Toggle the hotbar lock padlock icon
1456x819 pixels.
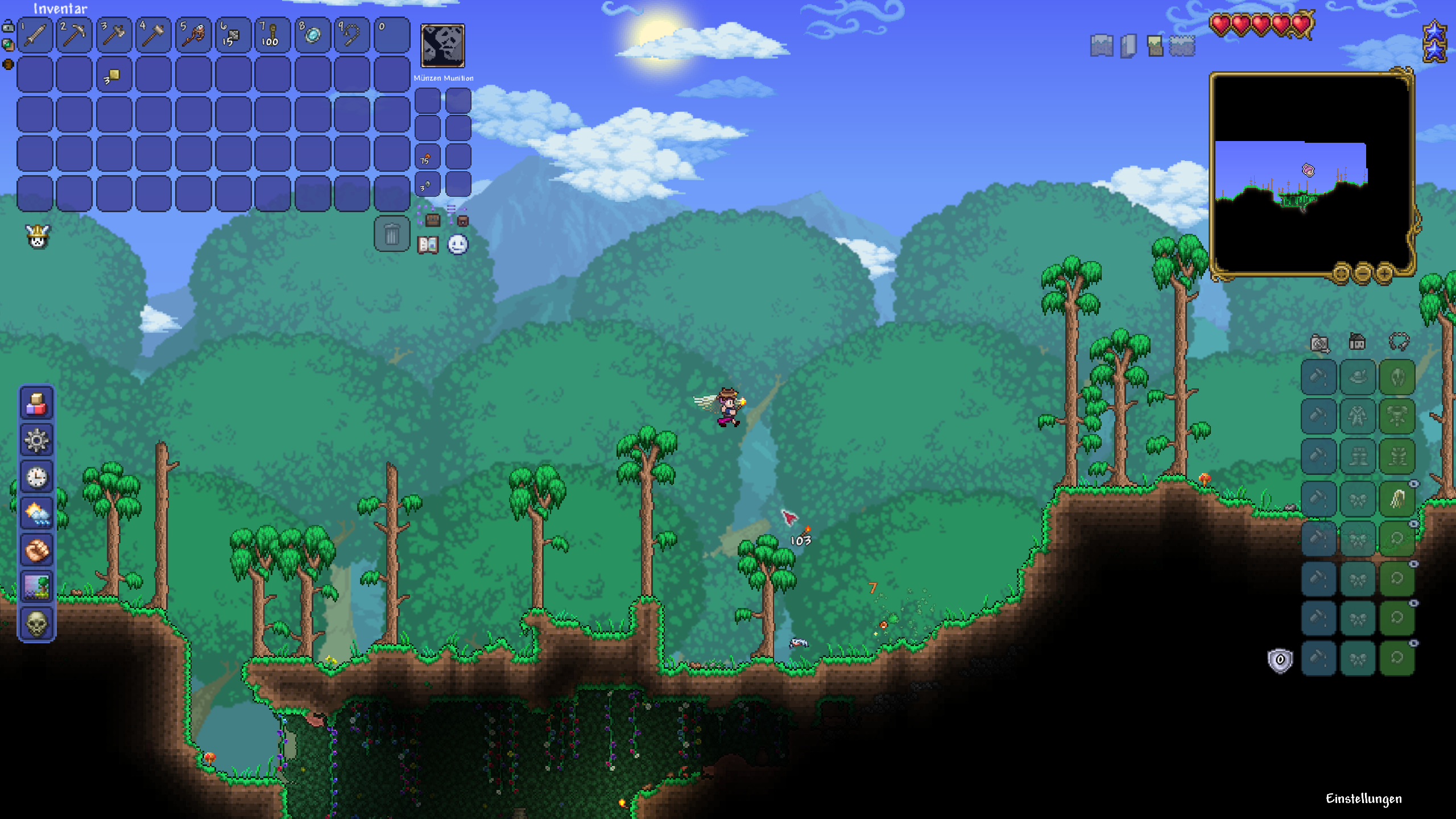pyautogui.click(x=9, y=26)
